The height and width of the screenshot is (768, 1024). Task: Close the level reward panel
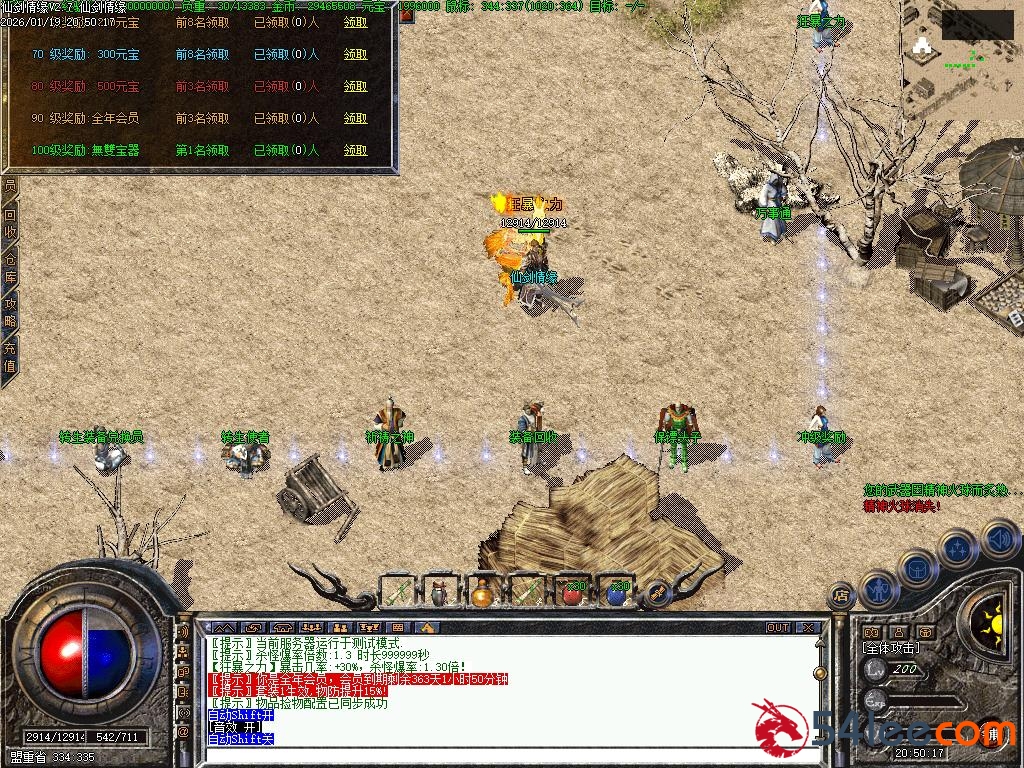(407, 16)
